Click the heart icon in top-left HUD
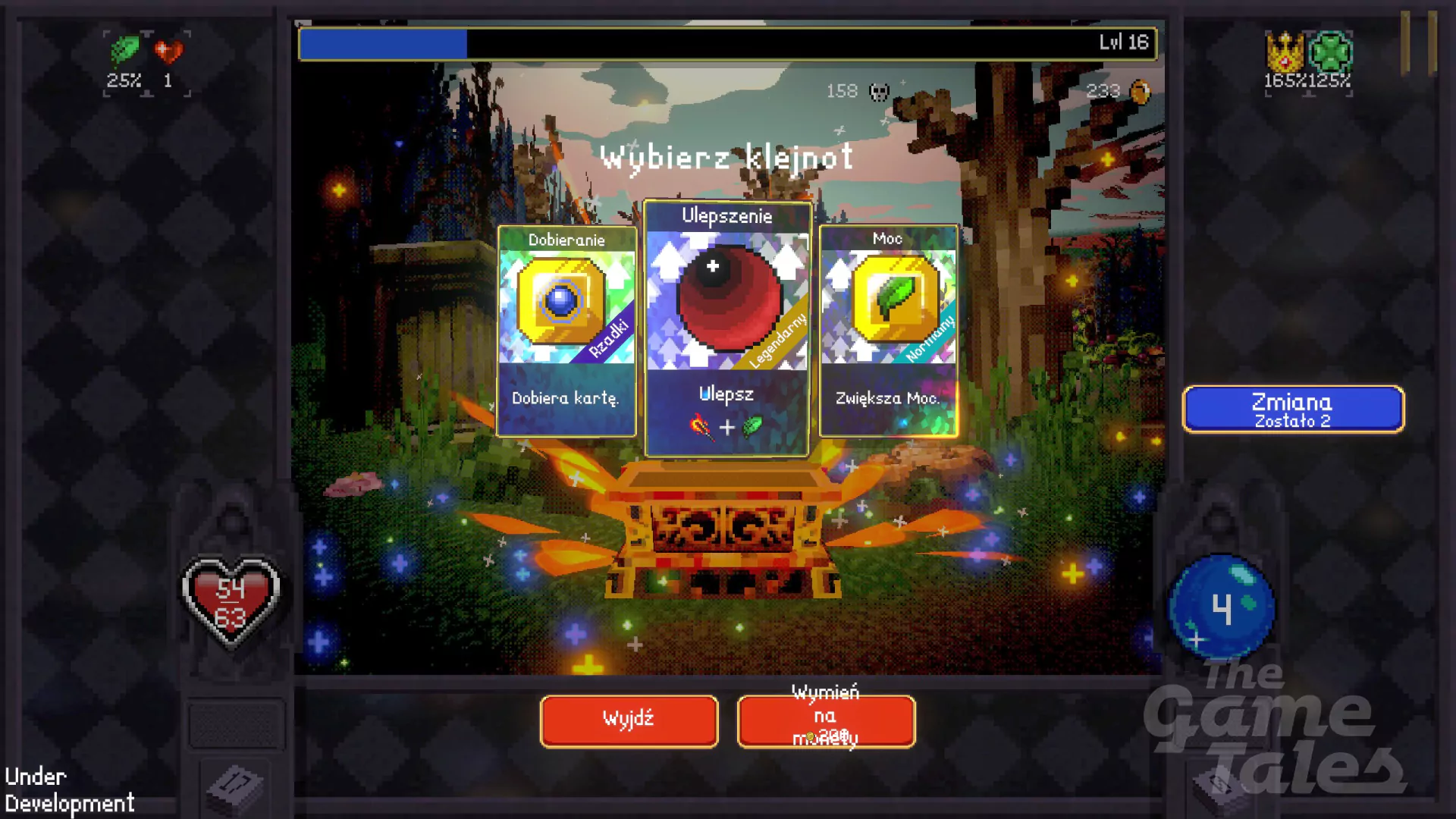This screenshot has width=1456, height=819. tap(168, 52)
